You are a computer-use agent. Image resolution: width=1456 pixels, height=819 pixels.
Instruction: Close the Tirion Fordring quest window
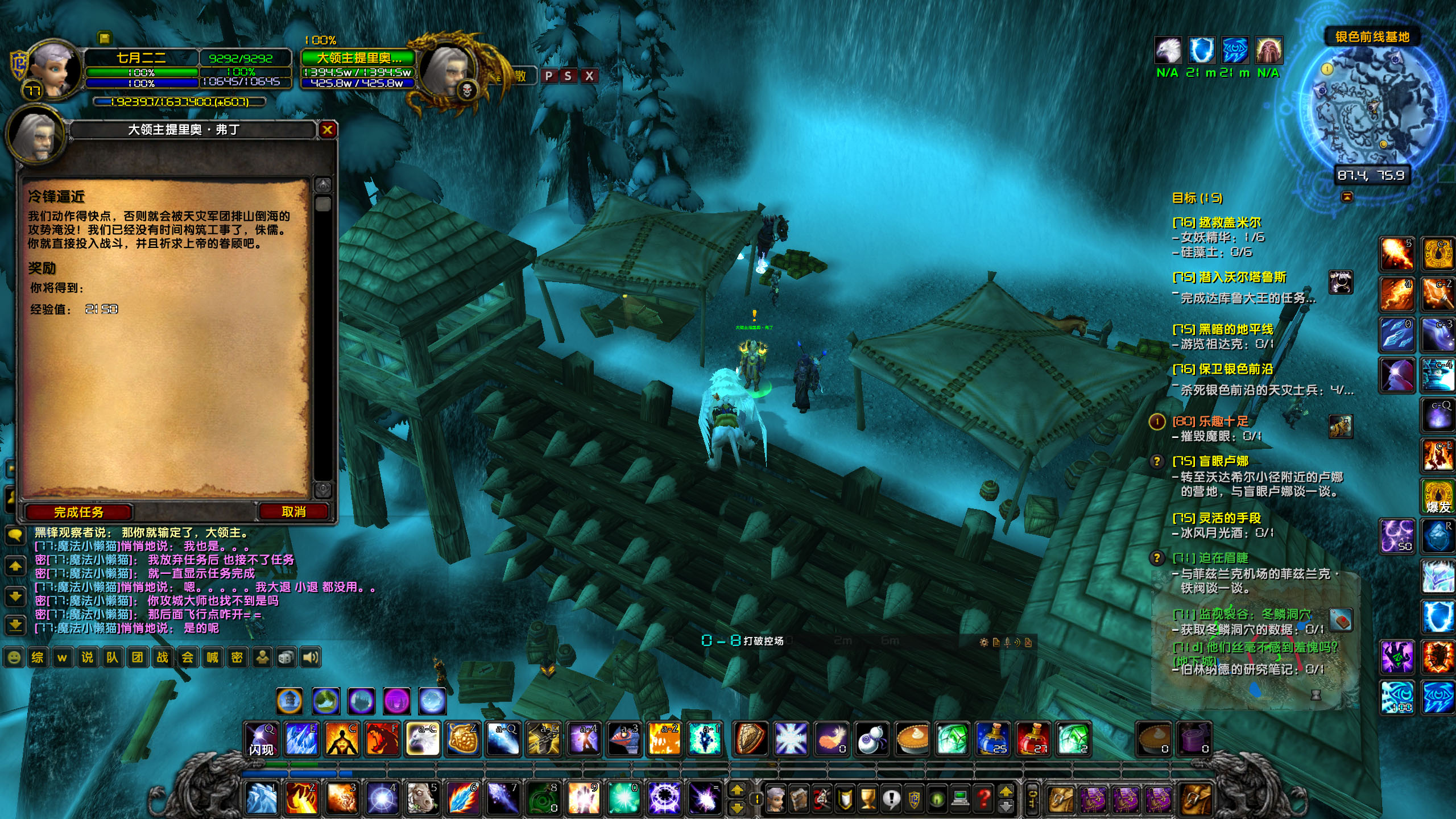coord(327,130)
